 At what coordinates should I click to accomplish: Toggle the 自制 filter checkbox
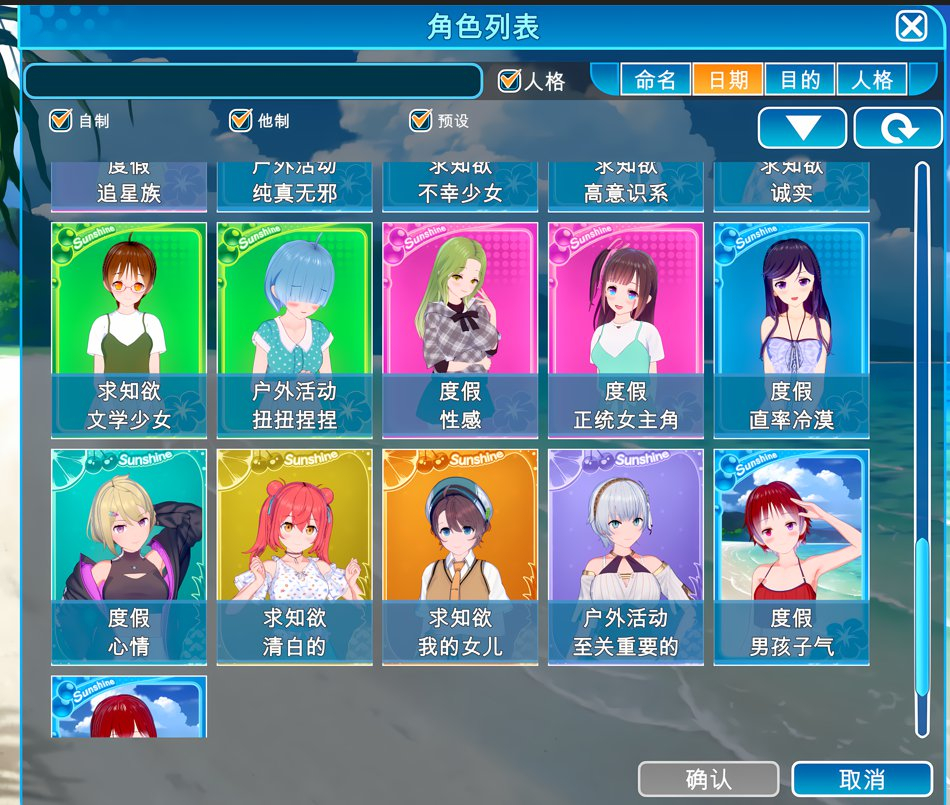click(x=61, y=121)
